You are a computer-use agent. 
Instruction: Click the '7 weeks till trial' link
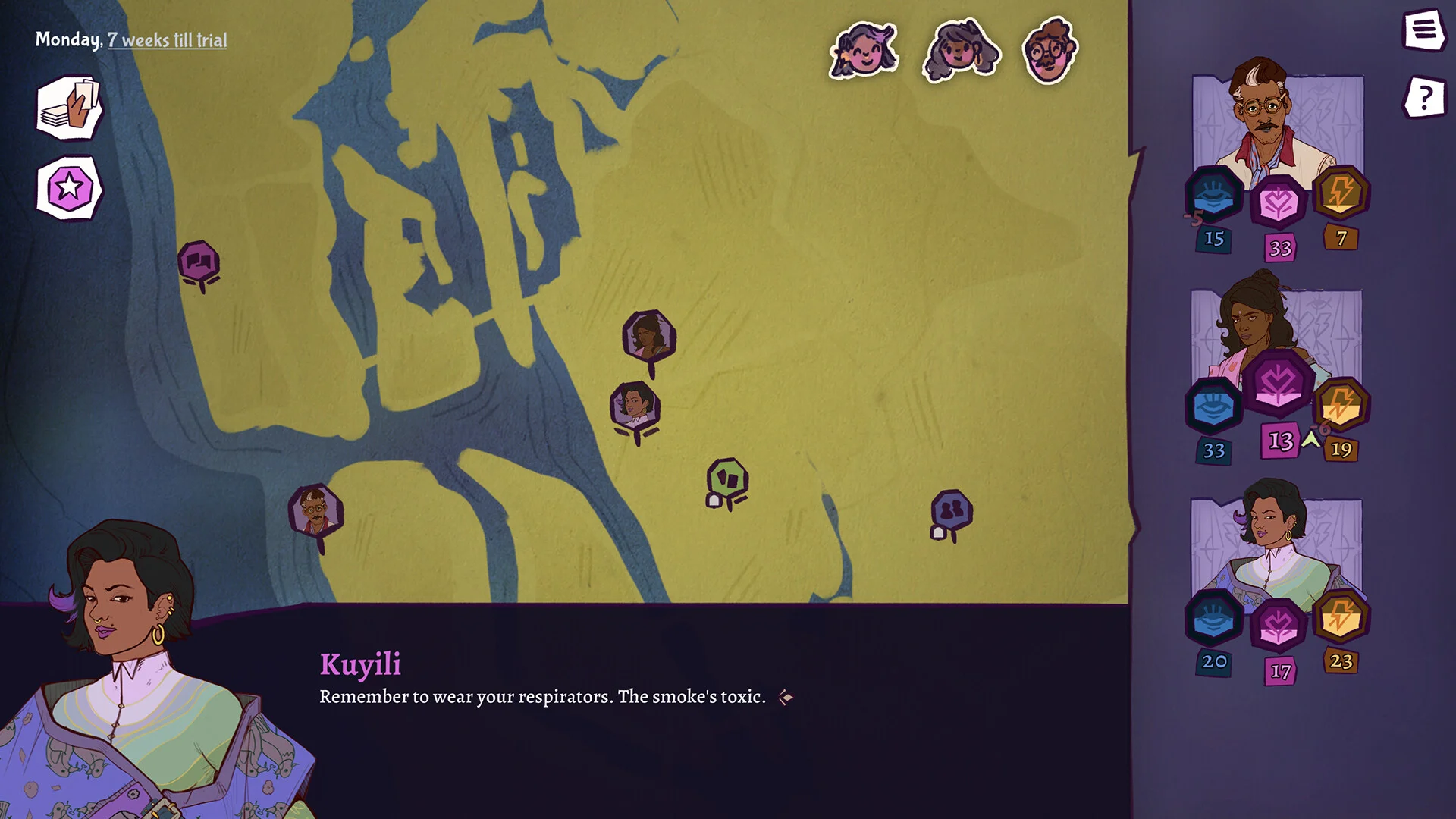click(x=167, y=40)
